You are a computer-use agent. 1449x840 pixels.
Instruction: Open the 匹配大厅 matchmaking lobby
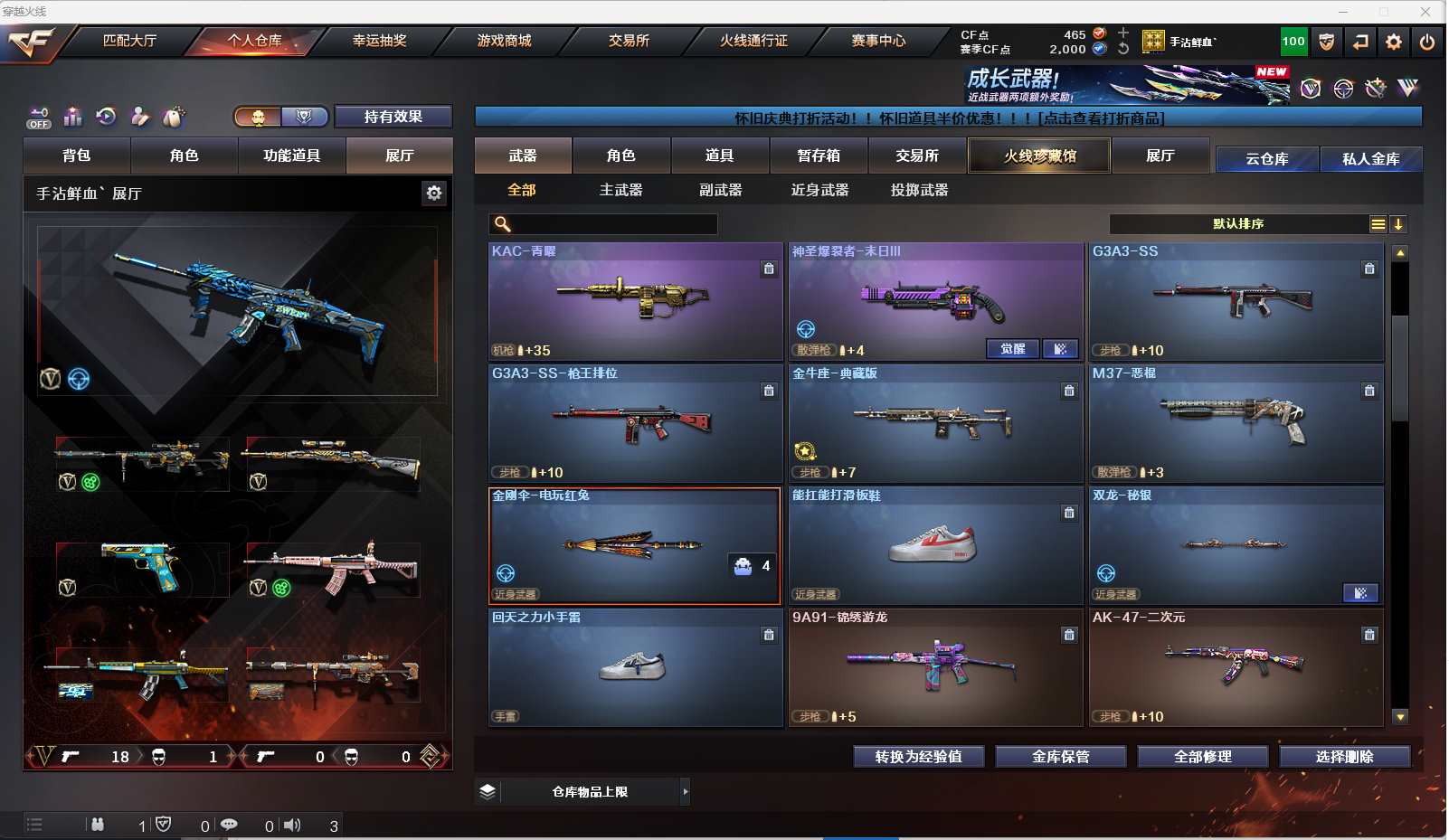click(x=129, y=41)
